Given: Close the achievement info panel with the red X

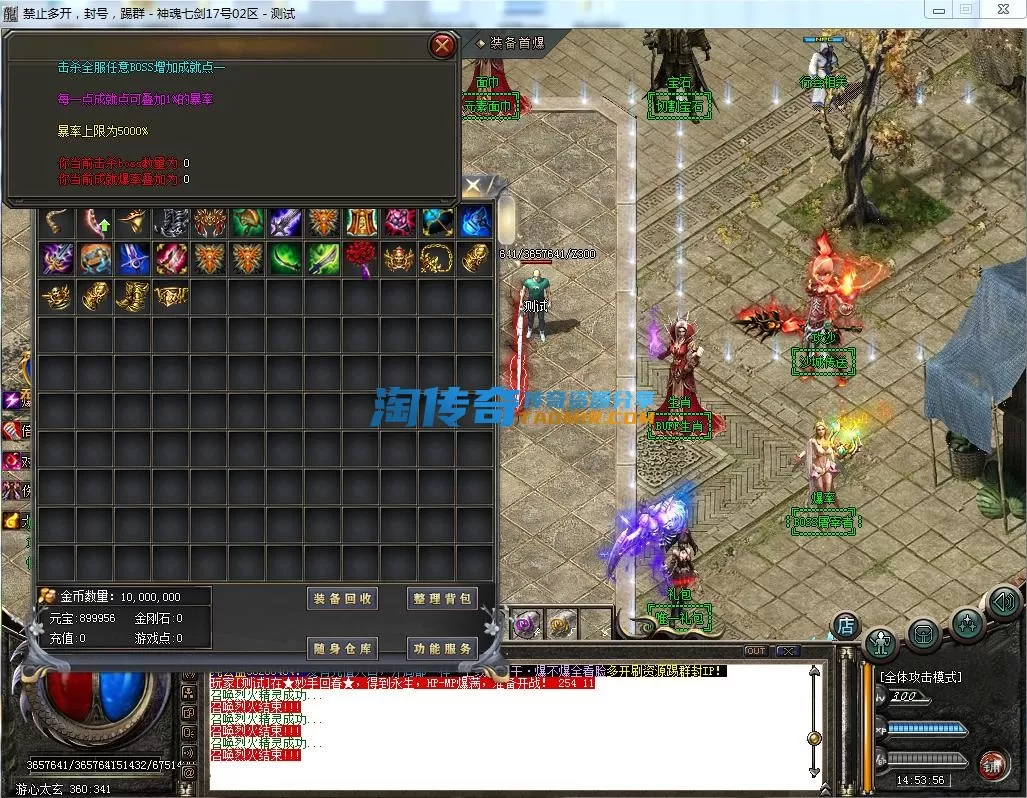Looking at the screenshot, I should pos(442,45).
